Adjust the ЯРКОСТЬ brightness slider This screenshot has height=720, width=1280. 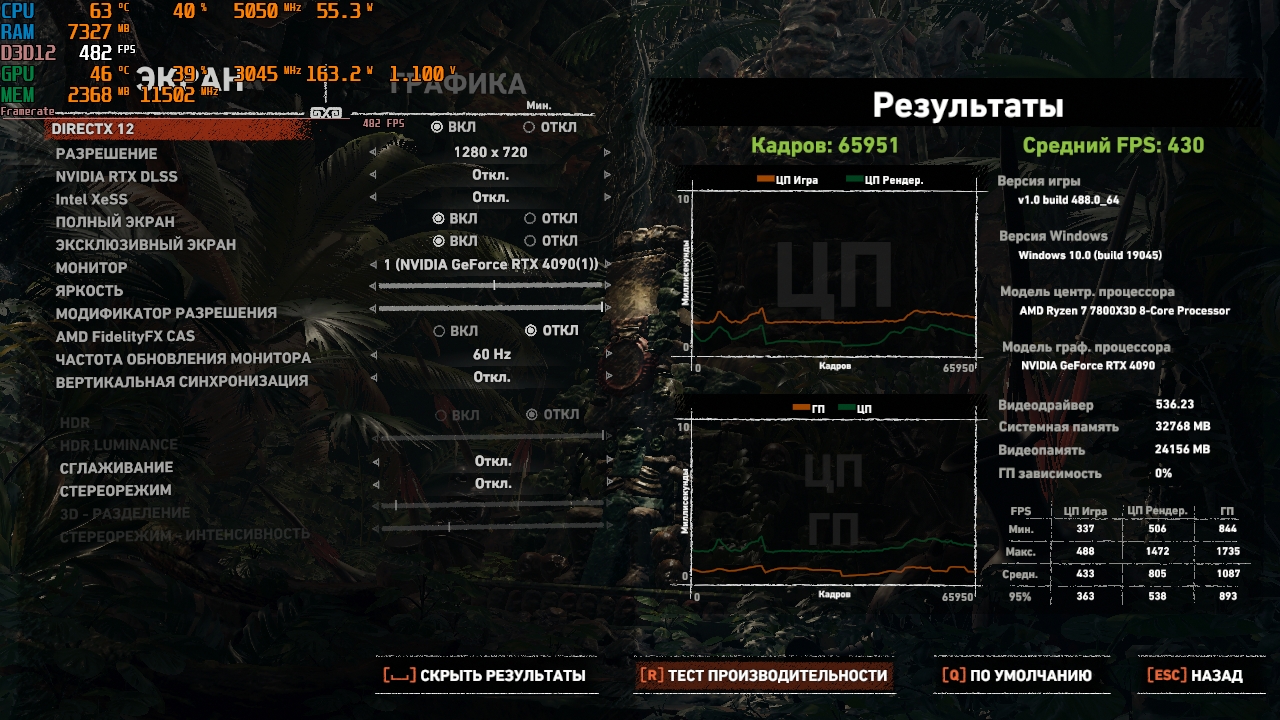pos(491,286)
